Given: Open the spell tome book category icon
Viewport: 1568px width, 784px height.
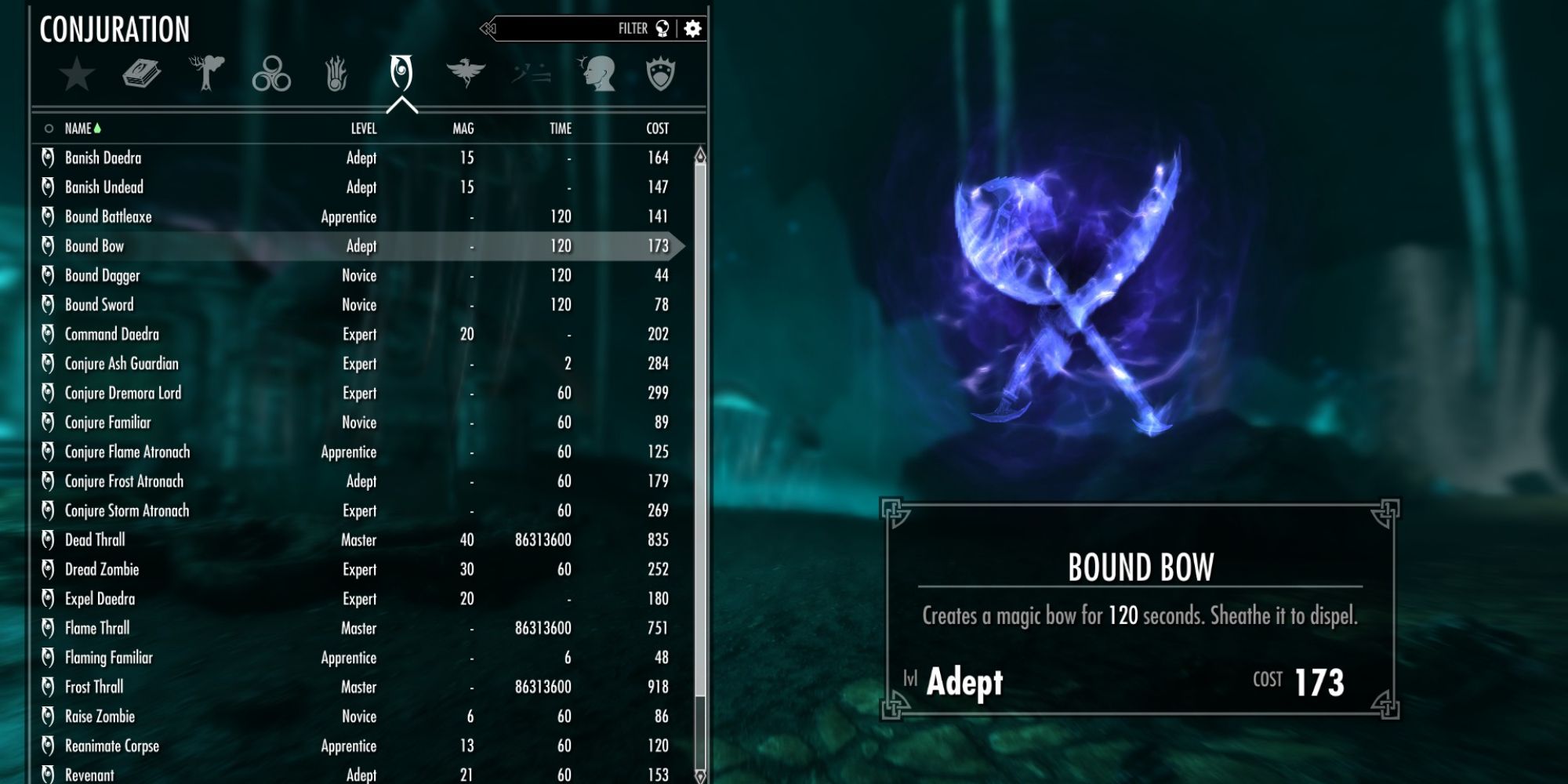Looking at the screenshot, I should click(141, 72).
